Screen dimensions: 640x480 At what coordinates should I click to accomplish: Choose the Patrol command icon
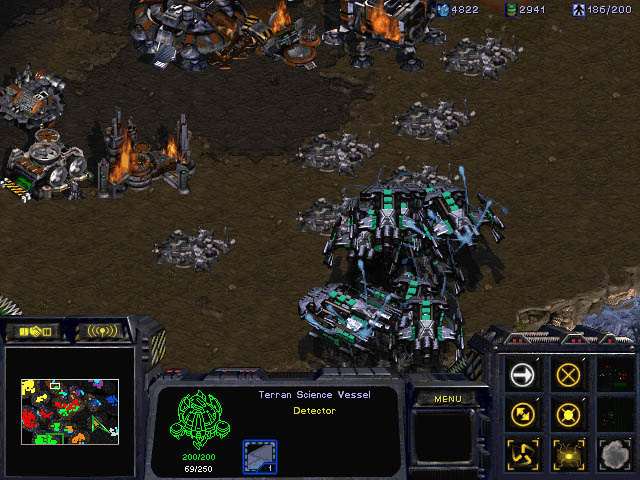tap(523, 413)
